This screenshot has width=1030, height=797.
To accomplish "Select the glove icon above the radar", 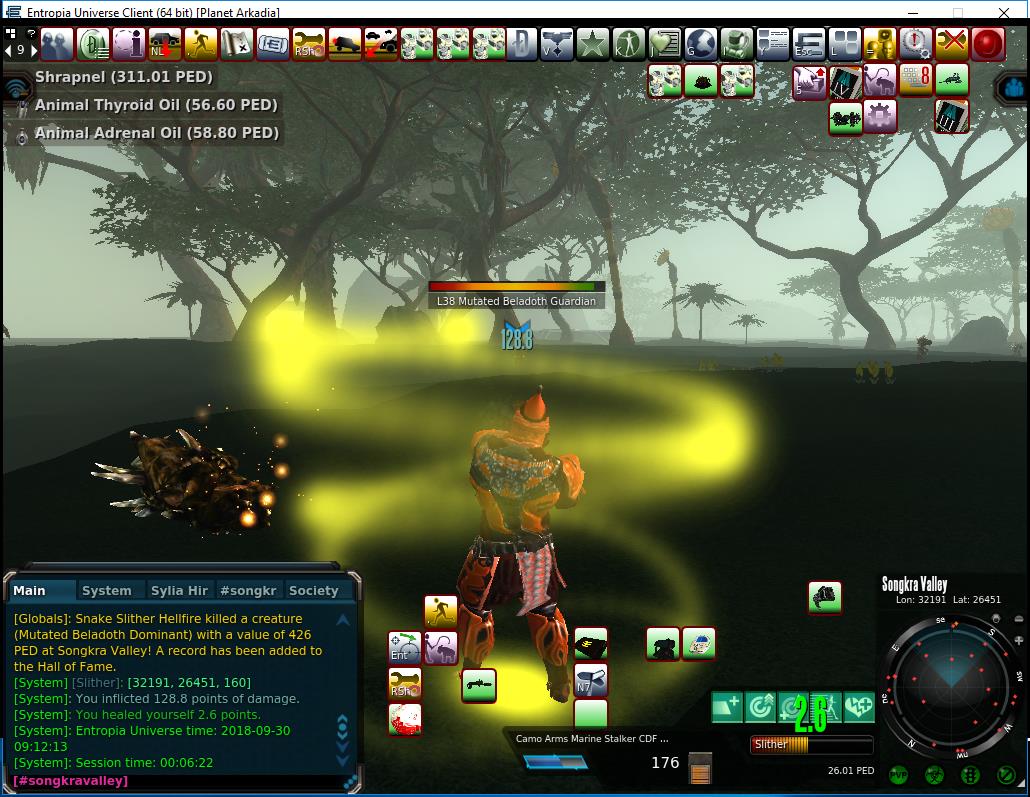I will point(825,597).
